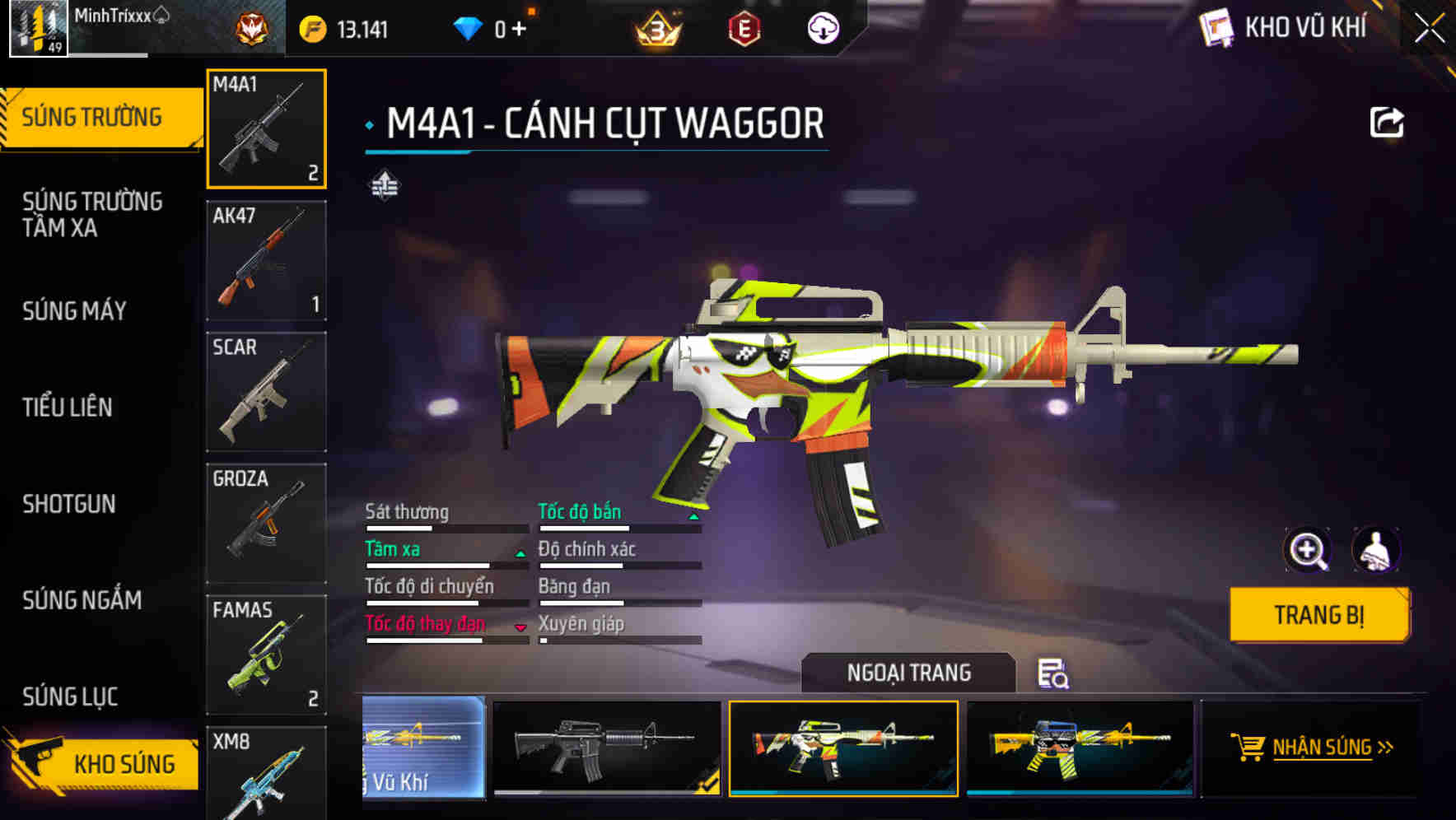
Task: Zoom in with the magnifier icon
Action: (x=1308, y=550)
